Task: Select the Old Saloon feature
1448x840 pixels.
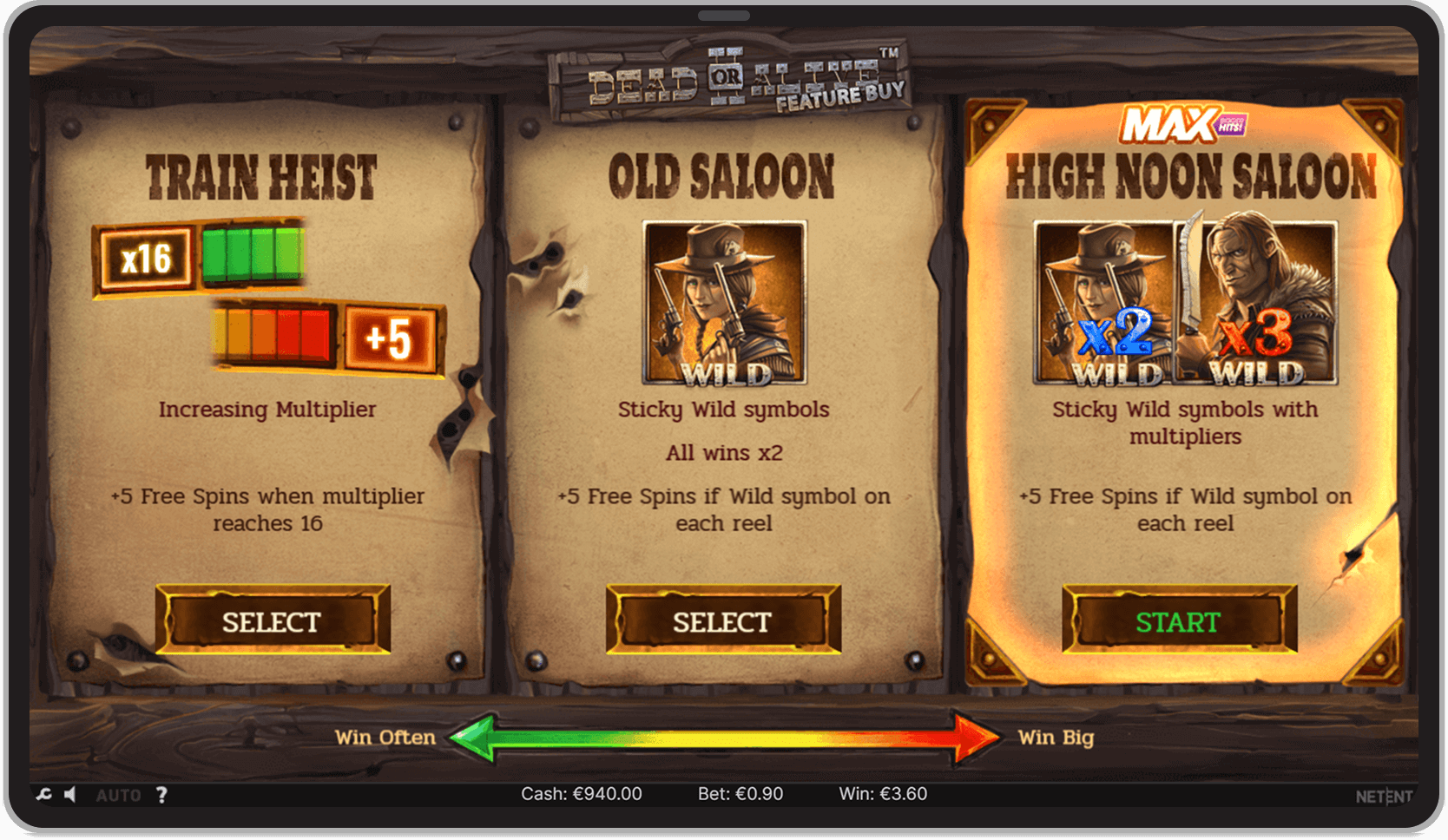Action: point(723,621)
